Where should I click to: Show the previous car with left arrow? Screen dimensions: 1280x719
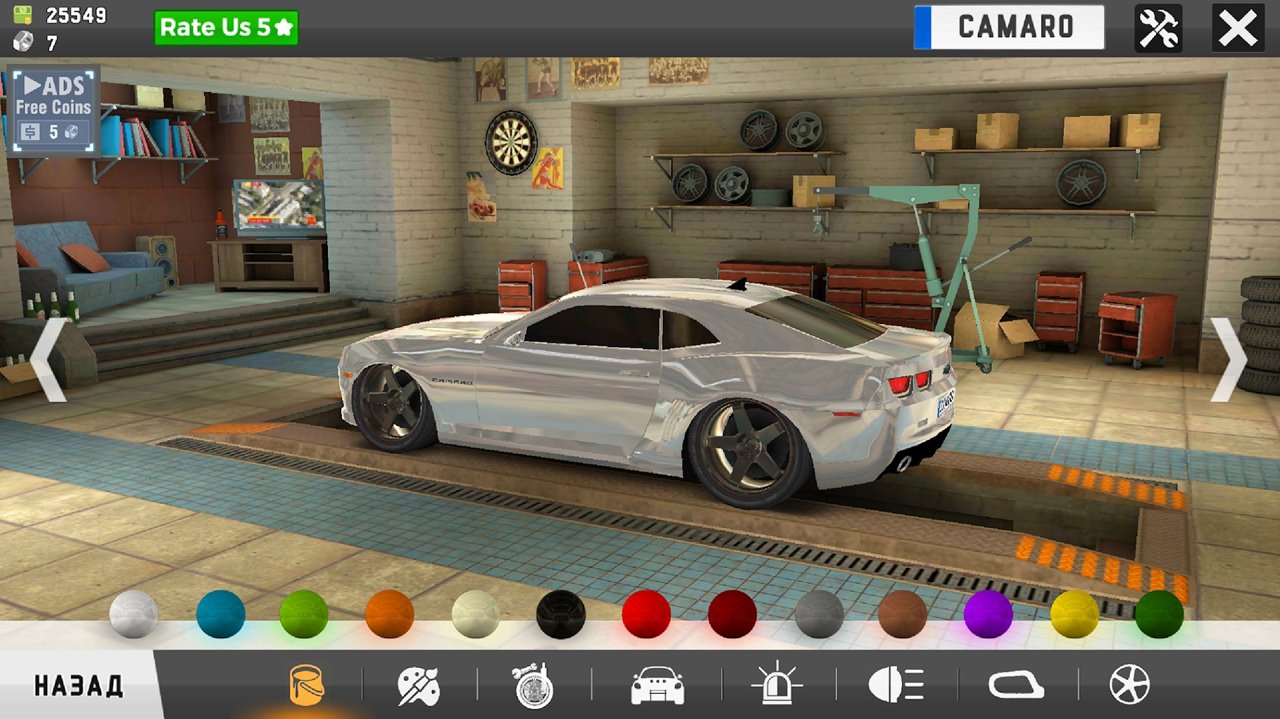click(x=48, y=360)
